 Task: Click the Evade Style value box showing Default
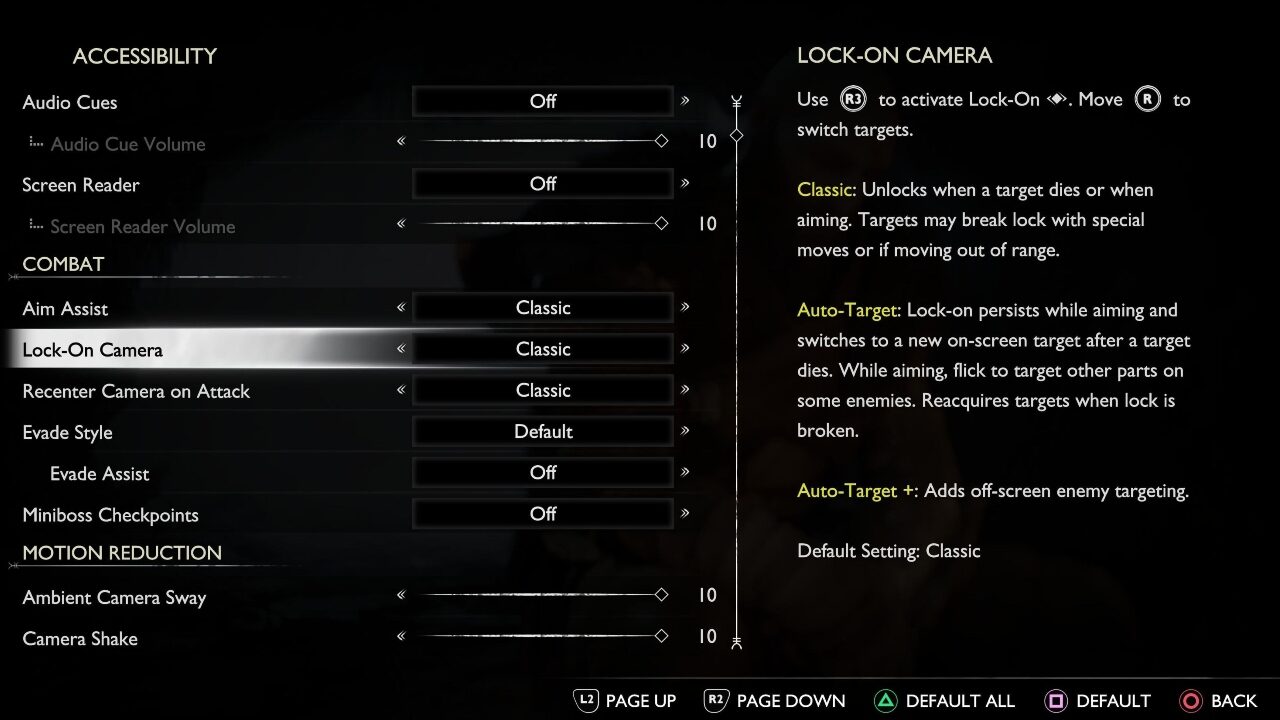pyautogui.click(x=543, y=432)
